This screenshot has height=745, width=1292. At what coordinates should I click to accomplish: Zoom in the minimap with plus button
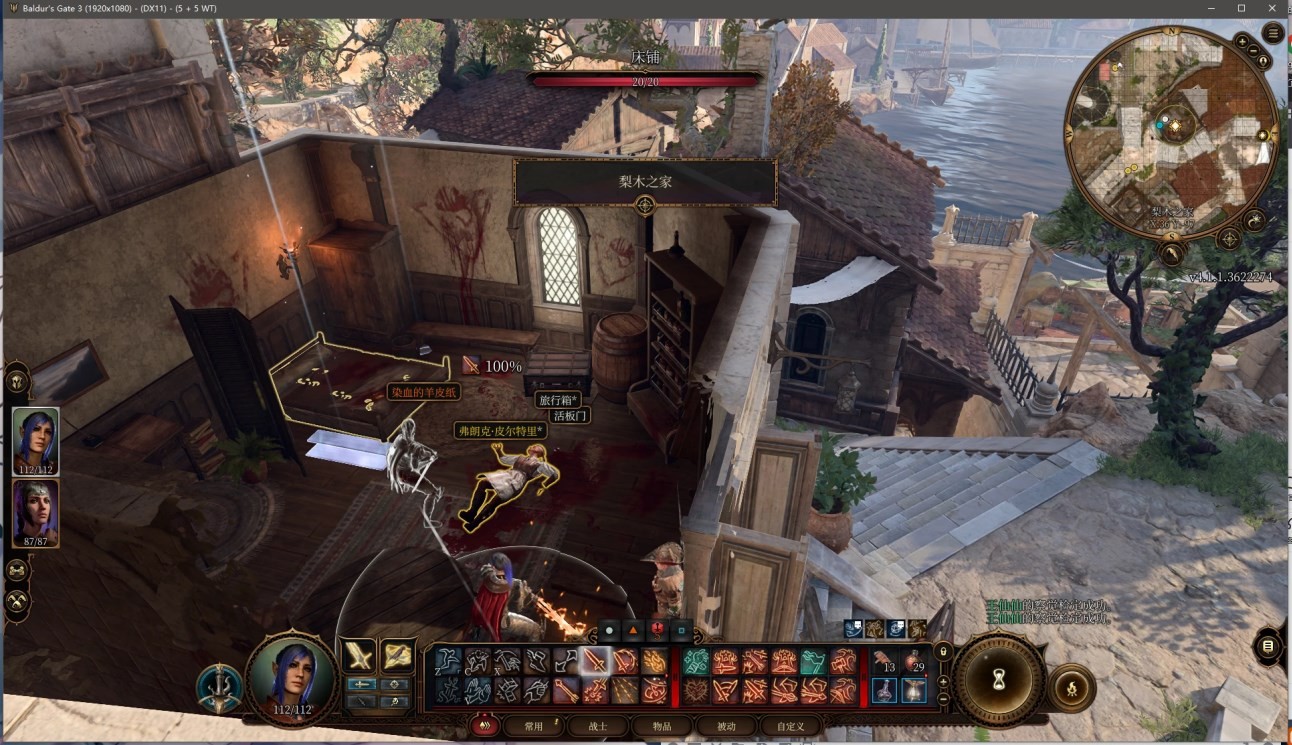click(x=1241, y=42)
